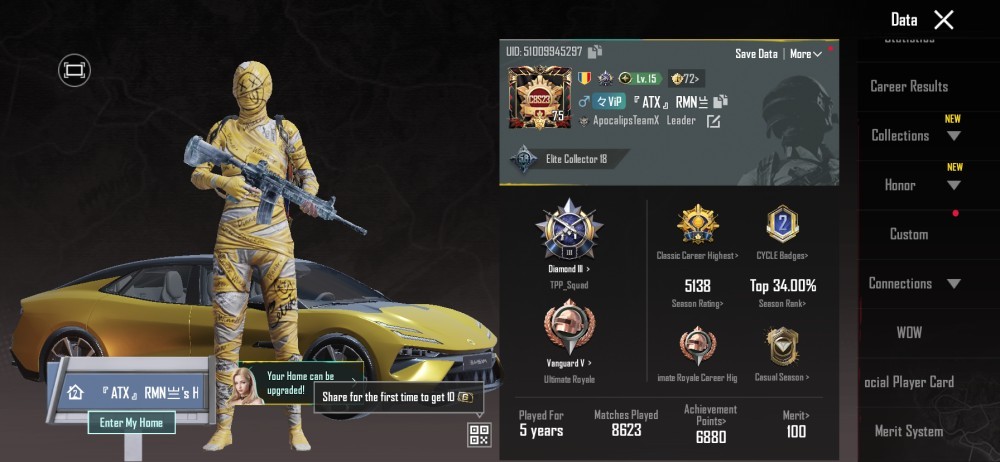Click the Save Data button
The image size is (1000, 462).
click(756, 54)
